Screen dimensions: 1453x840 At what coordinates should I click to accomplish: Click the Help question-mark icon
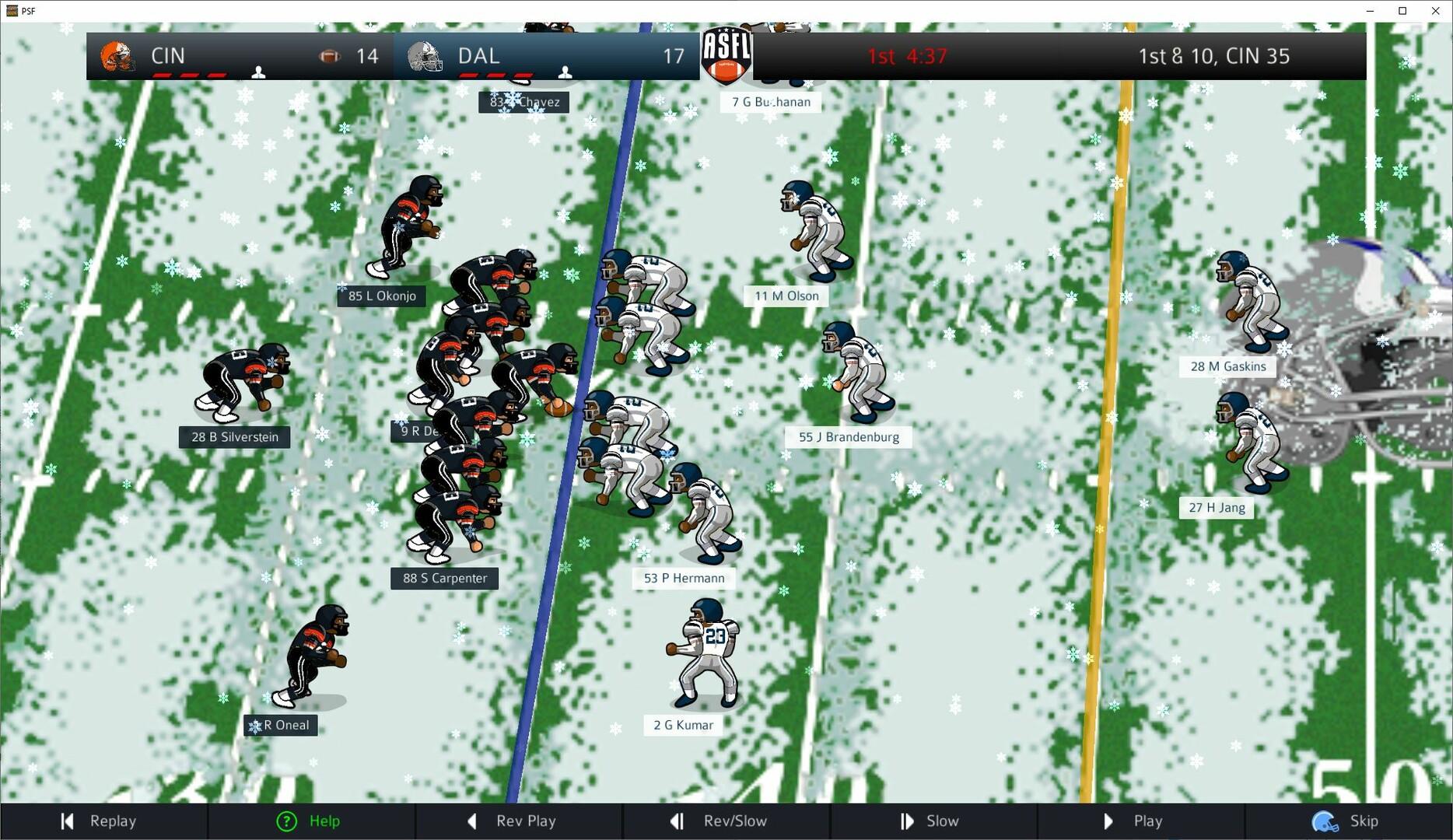click(x=287, y=821)
